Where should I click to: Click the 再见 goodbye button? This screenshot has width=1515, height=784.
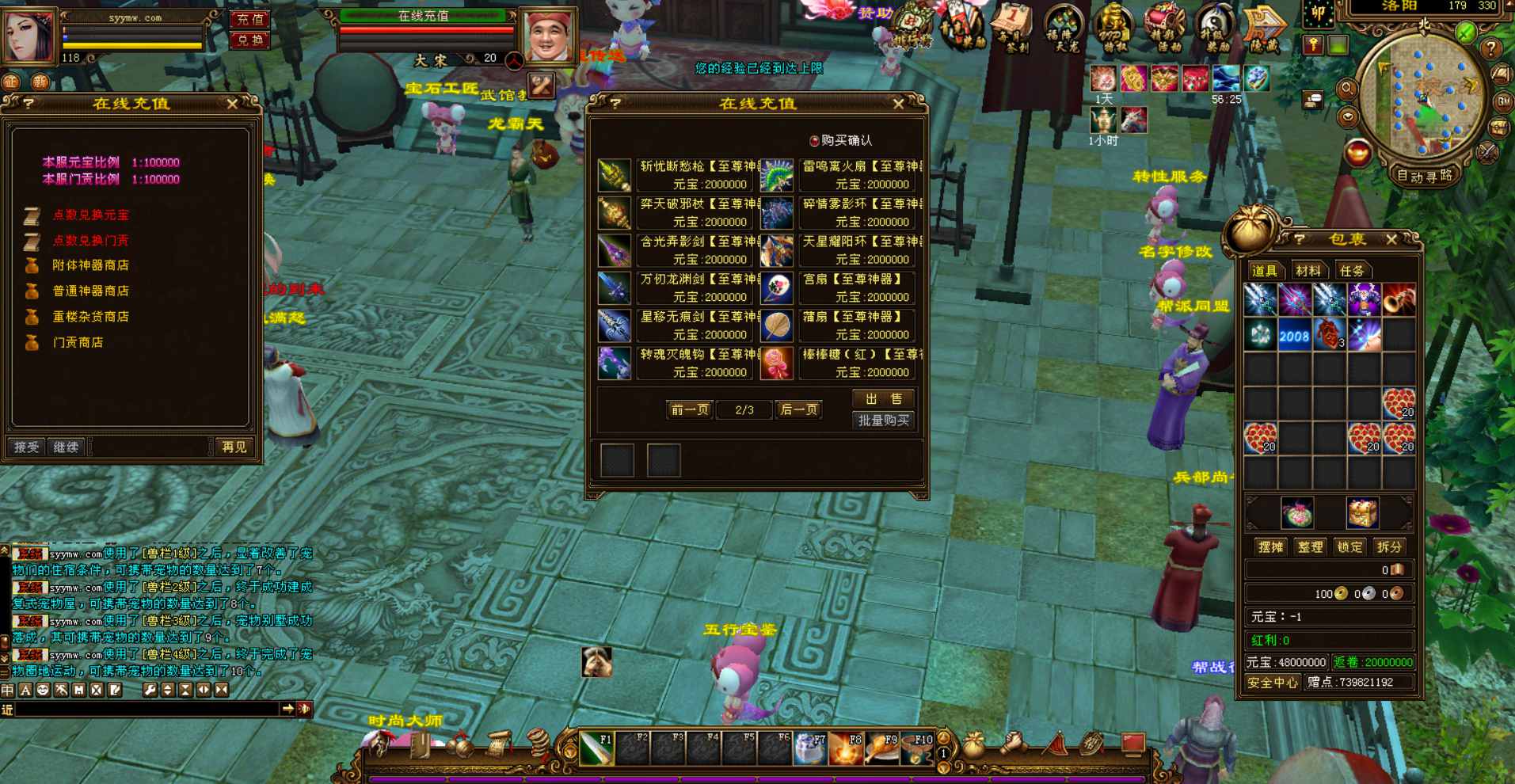click(x=234, y=447)
